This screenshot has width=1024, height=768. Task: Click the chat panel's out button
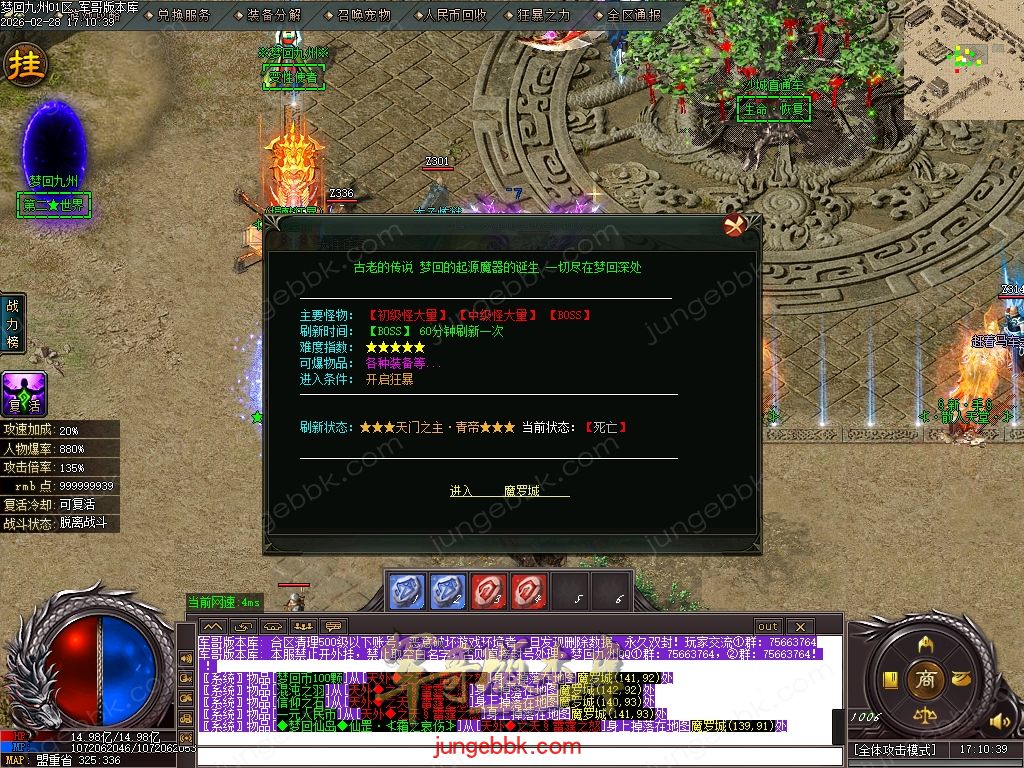768,626
